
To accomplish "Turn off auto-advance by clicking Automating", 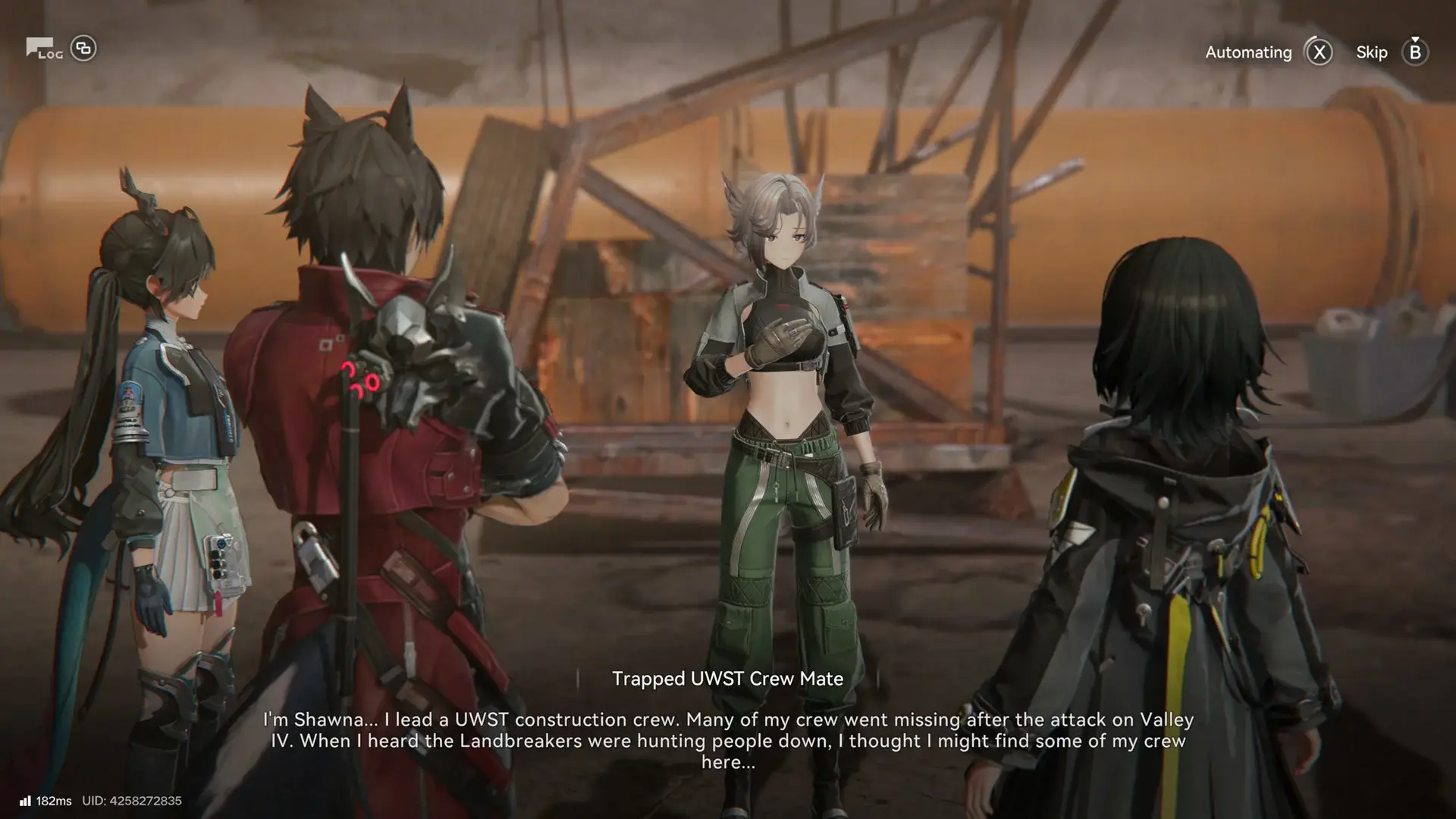I will click(1247, 52).
